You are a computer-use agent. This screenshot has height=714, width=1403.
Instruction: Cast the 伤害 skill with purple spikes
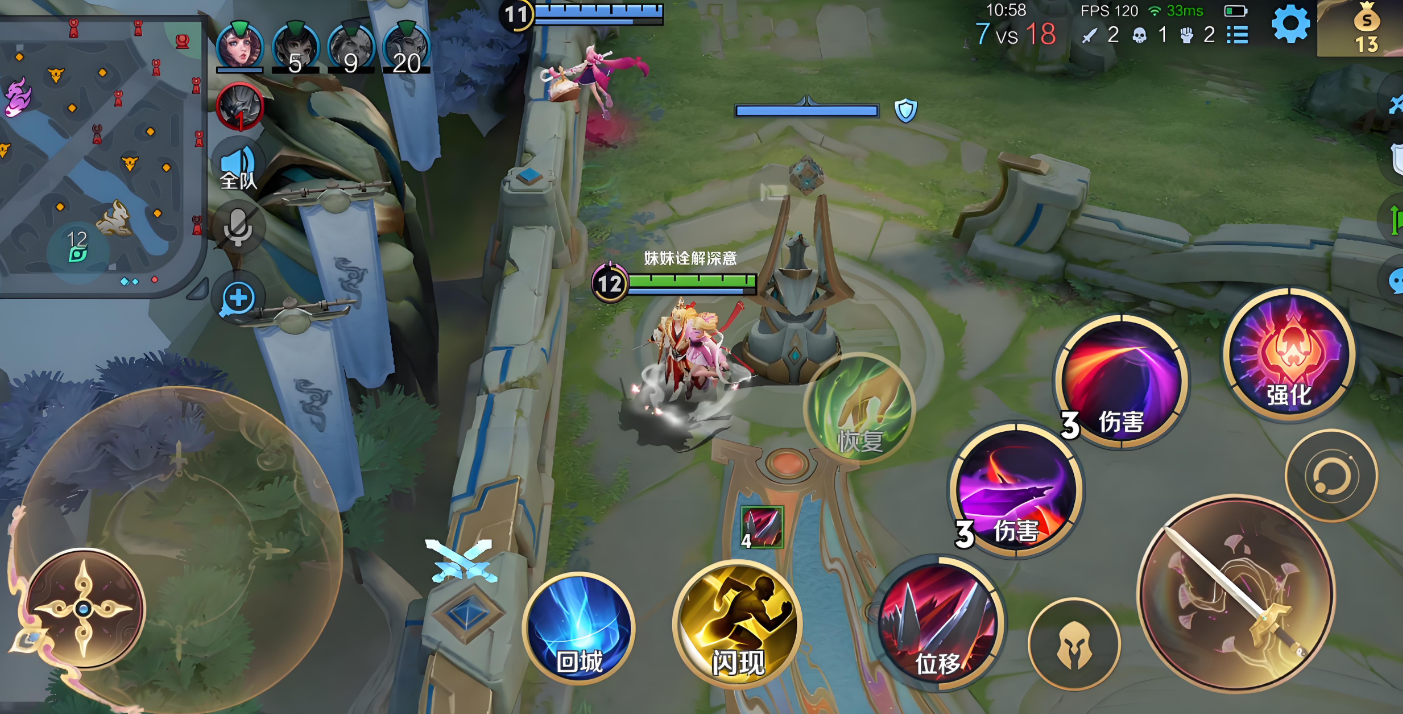click(1015, 489)
